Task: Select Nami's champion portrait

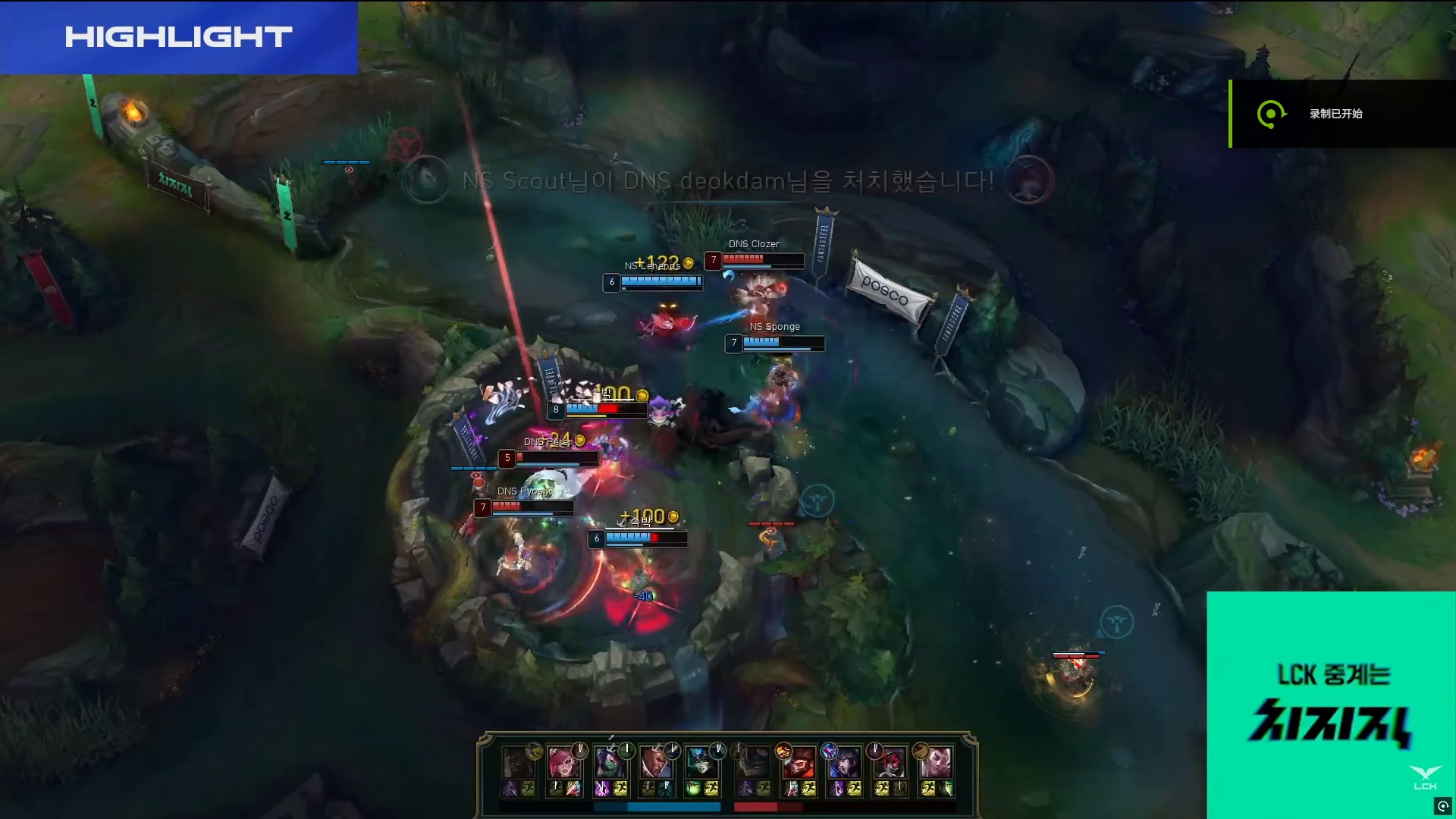Action: (x=701, y=761)
